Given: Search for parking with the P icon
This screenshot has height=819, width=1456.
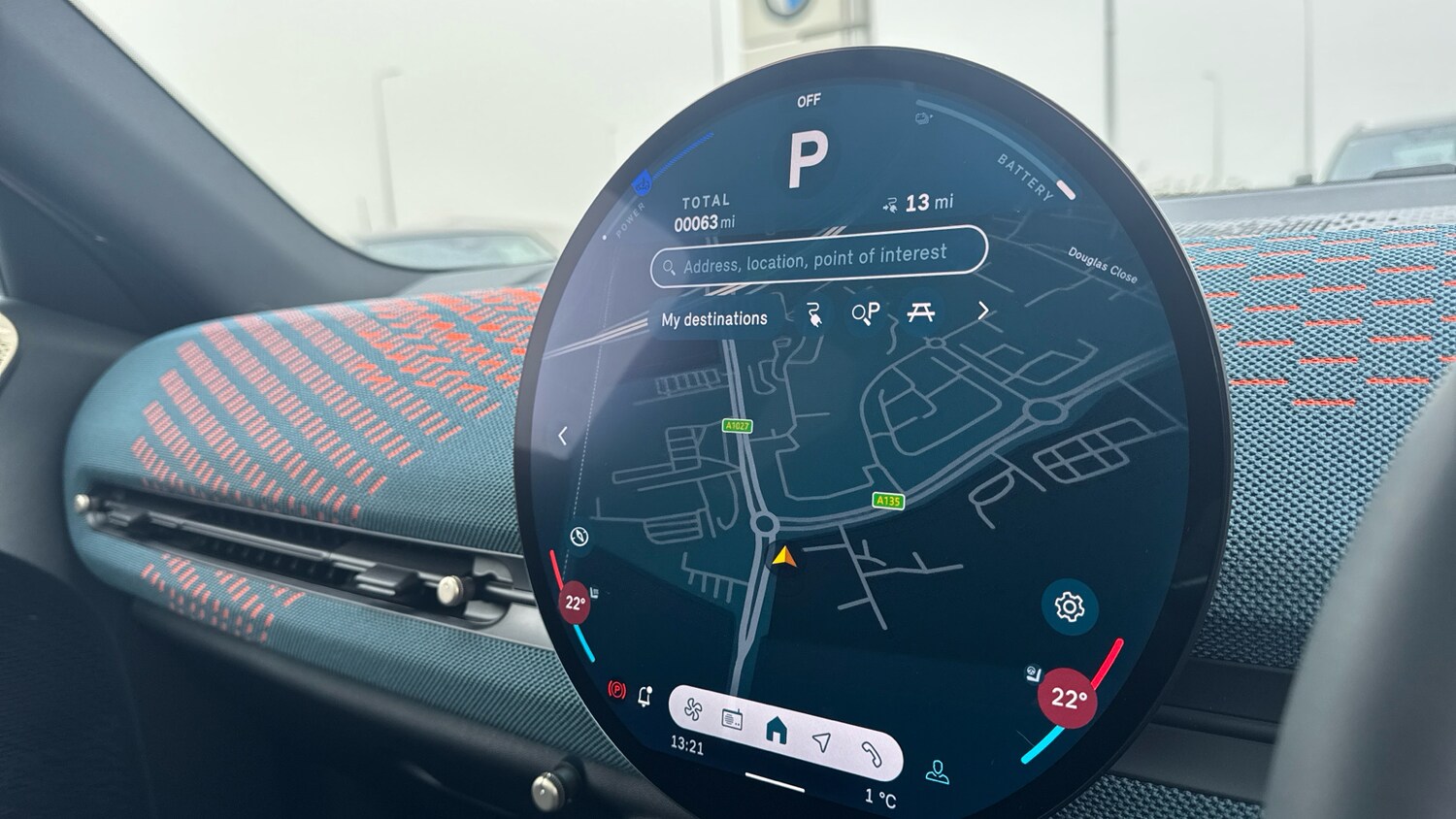Looking at the screenshot, I should click(x=865, y=312).
